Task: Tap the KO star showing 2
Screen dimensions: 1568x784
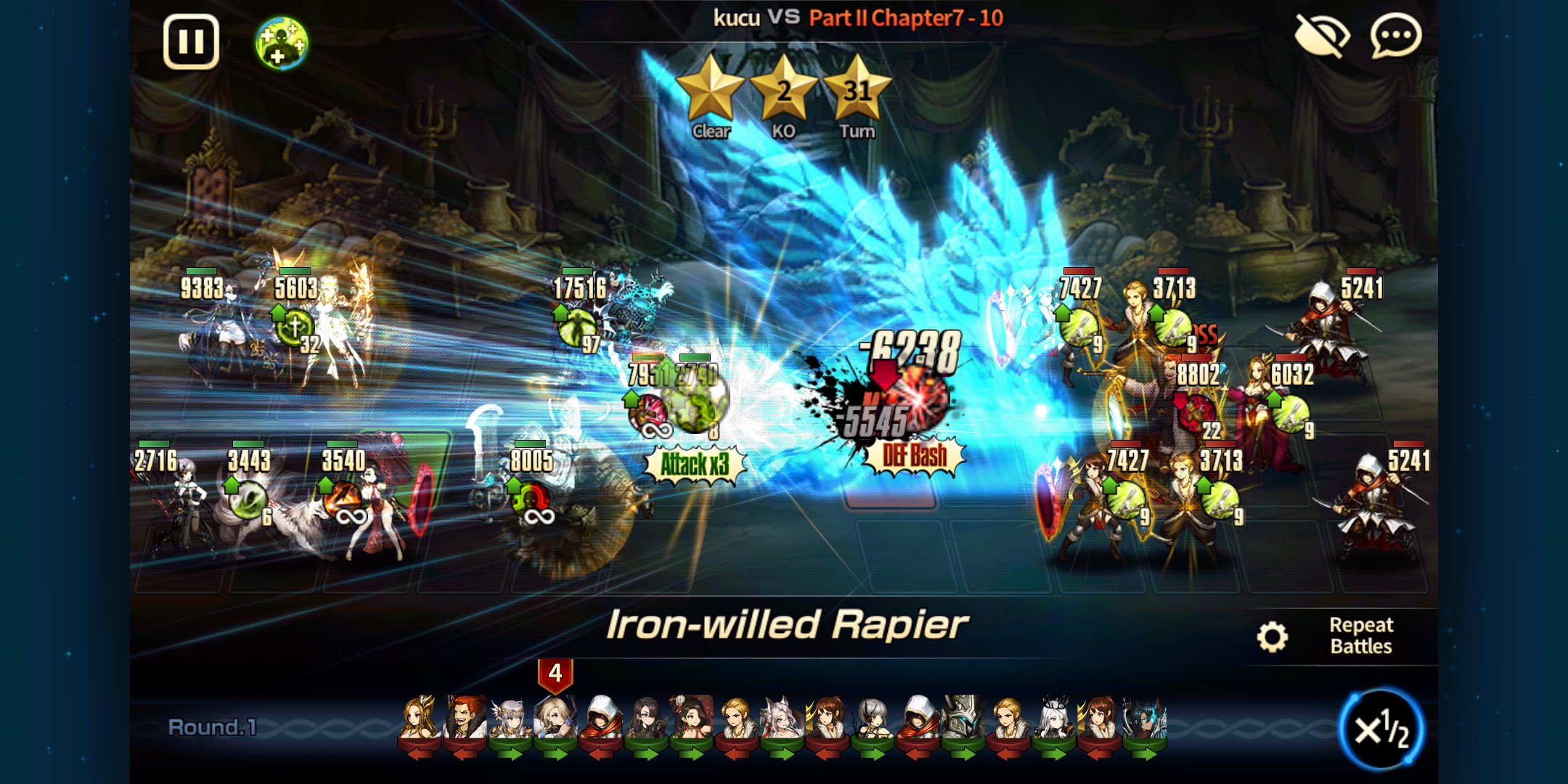Action: pos(785,91)
